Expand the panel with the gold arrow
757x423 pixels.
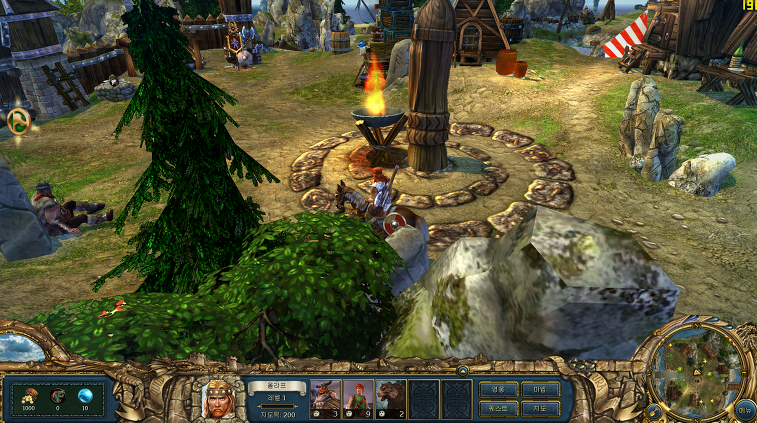[x=462, y=370]
